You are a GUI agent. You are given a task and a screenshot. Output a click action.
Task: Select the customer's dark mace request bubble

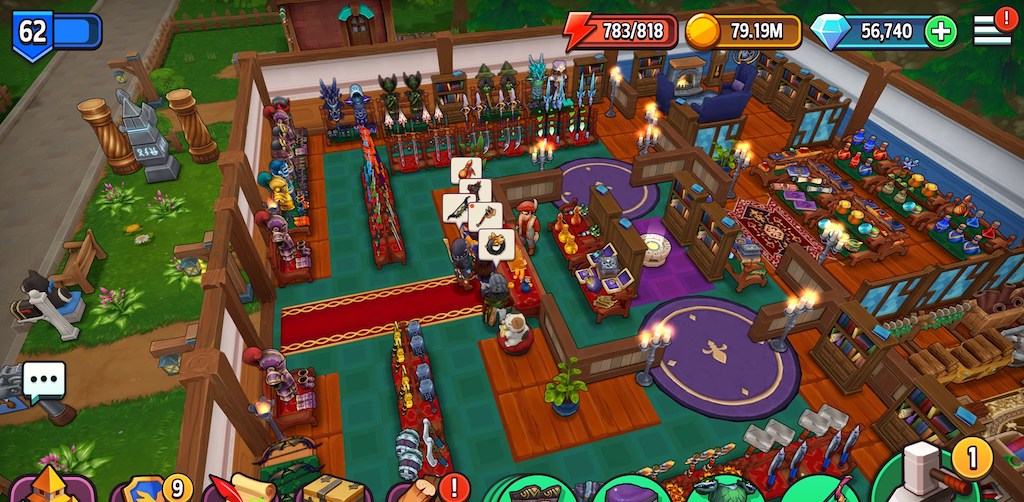[x=476, y=191]
